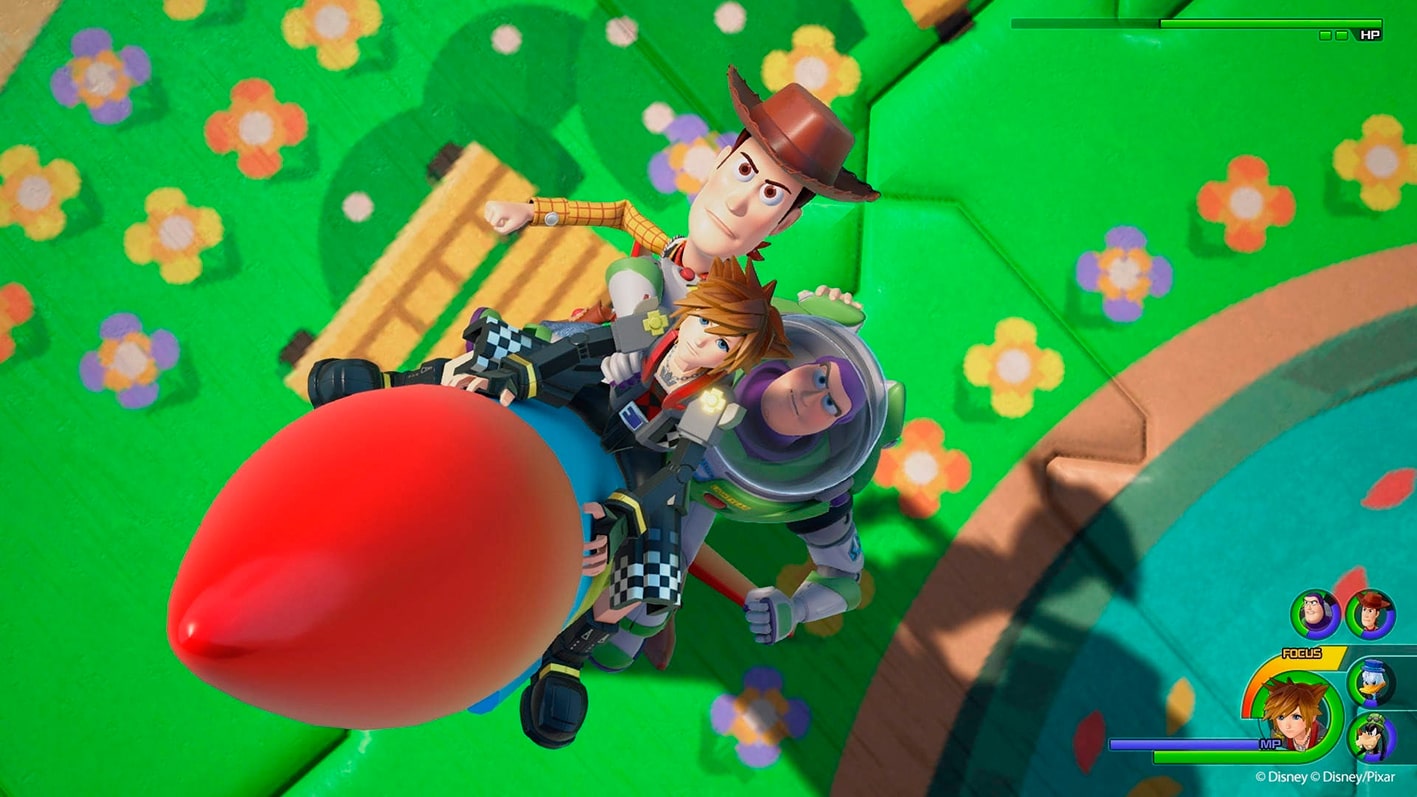Select Buzz Lightyear's party portrait
Viewport: 1417px width, 797px height.
(x=1315, y=615)
